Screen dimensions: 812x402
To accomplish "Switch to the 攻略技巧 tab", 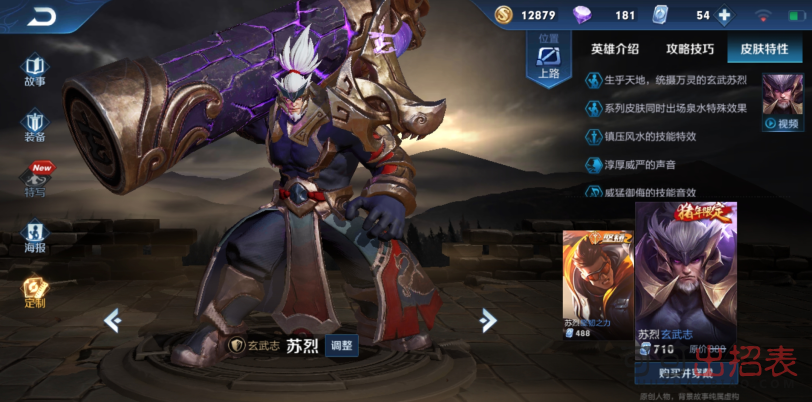I will pyautogui.click(x=690, y=49).
